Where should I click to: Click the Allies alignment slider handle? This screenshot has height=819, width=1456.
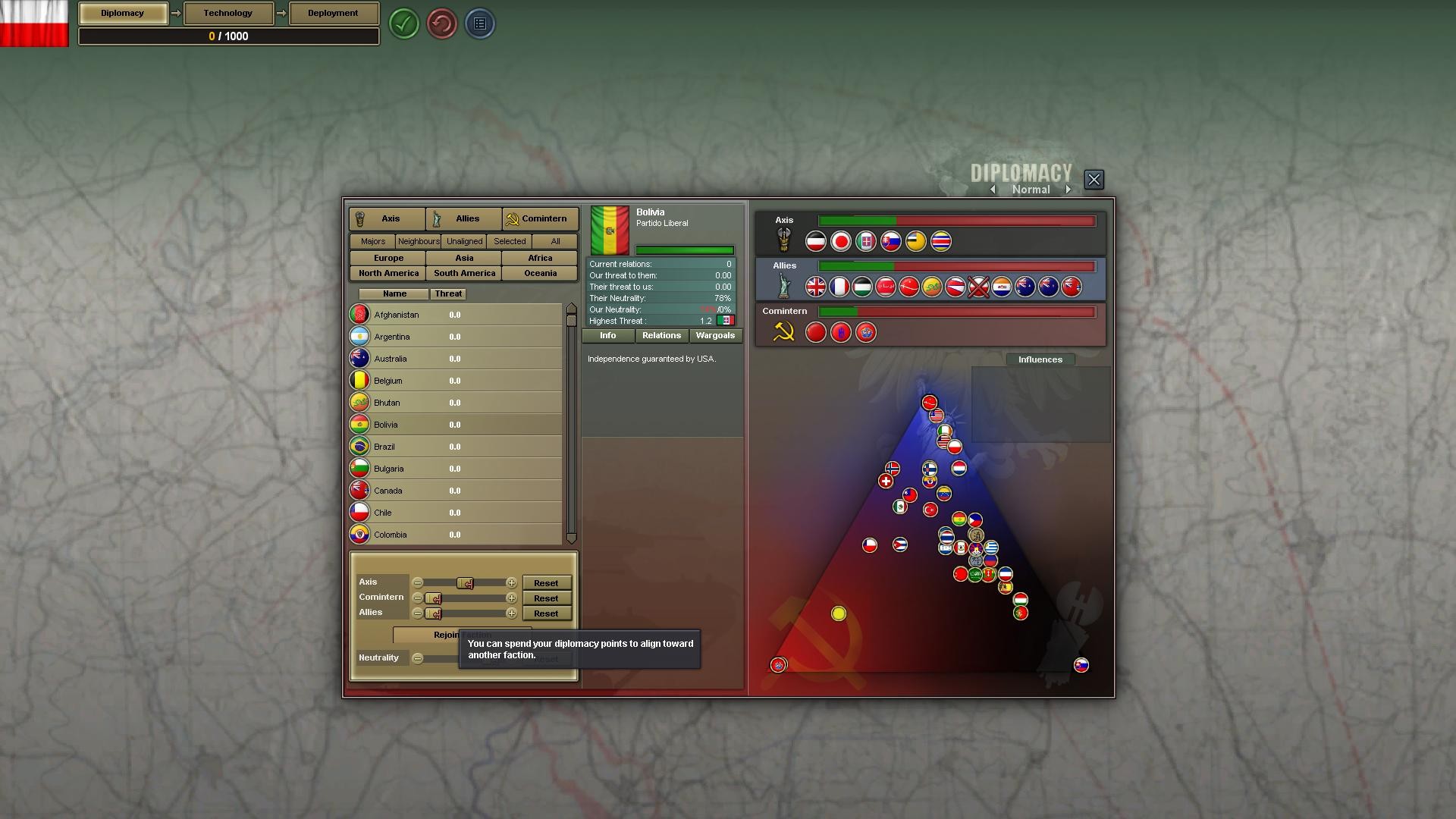click(434, 613)
